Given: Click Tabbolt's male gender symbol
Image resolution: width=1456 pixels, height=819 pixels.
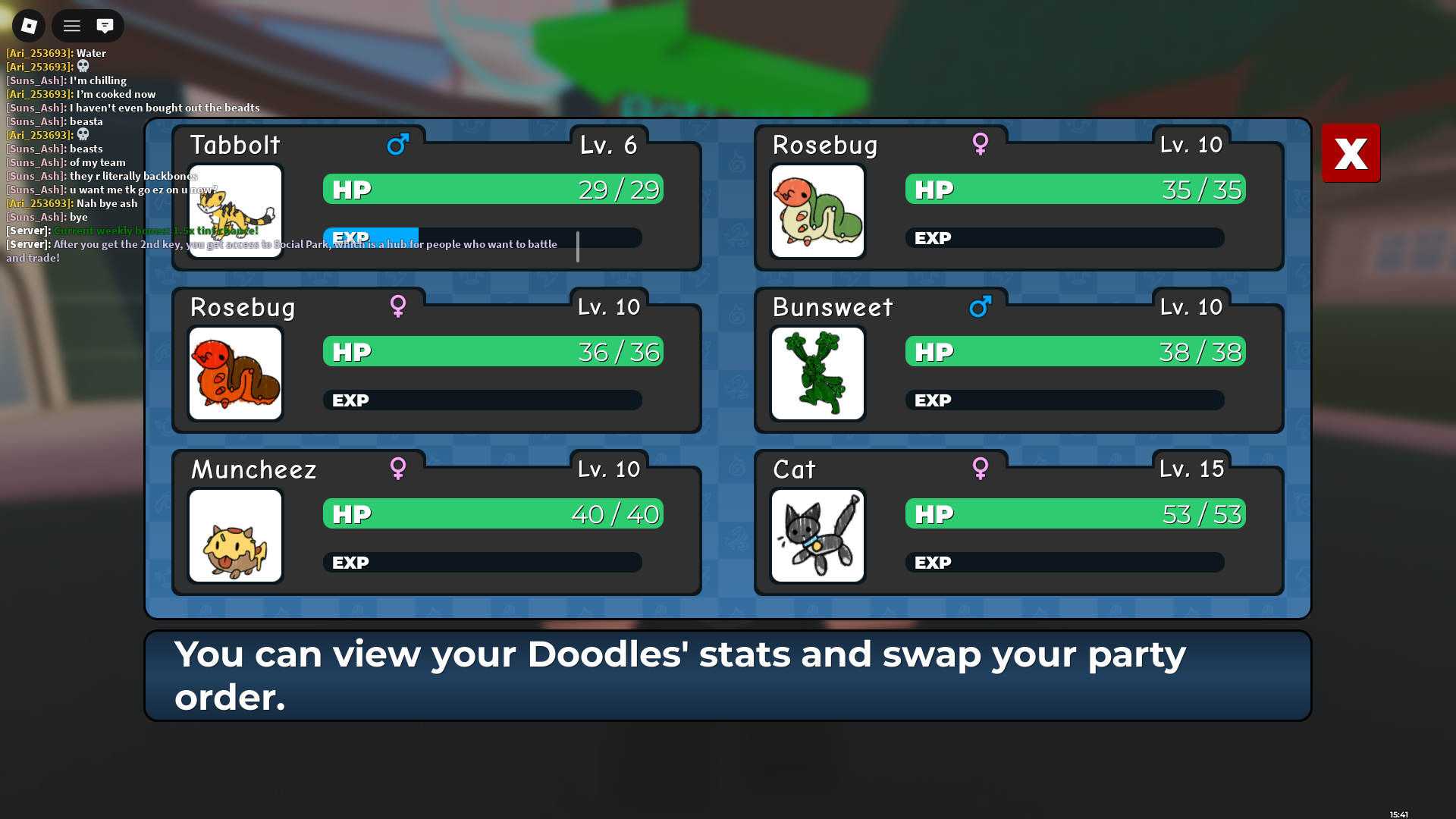Looking at the screenshot, I should (x=397, y=144).
